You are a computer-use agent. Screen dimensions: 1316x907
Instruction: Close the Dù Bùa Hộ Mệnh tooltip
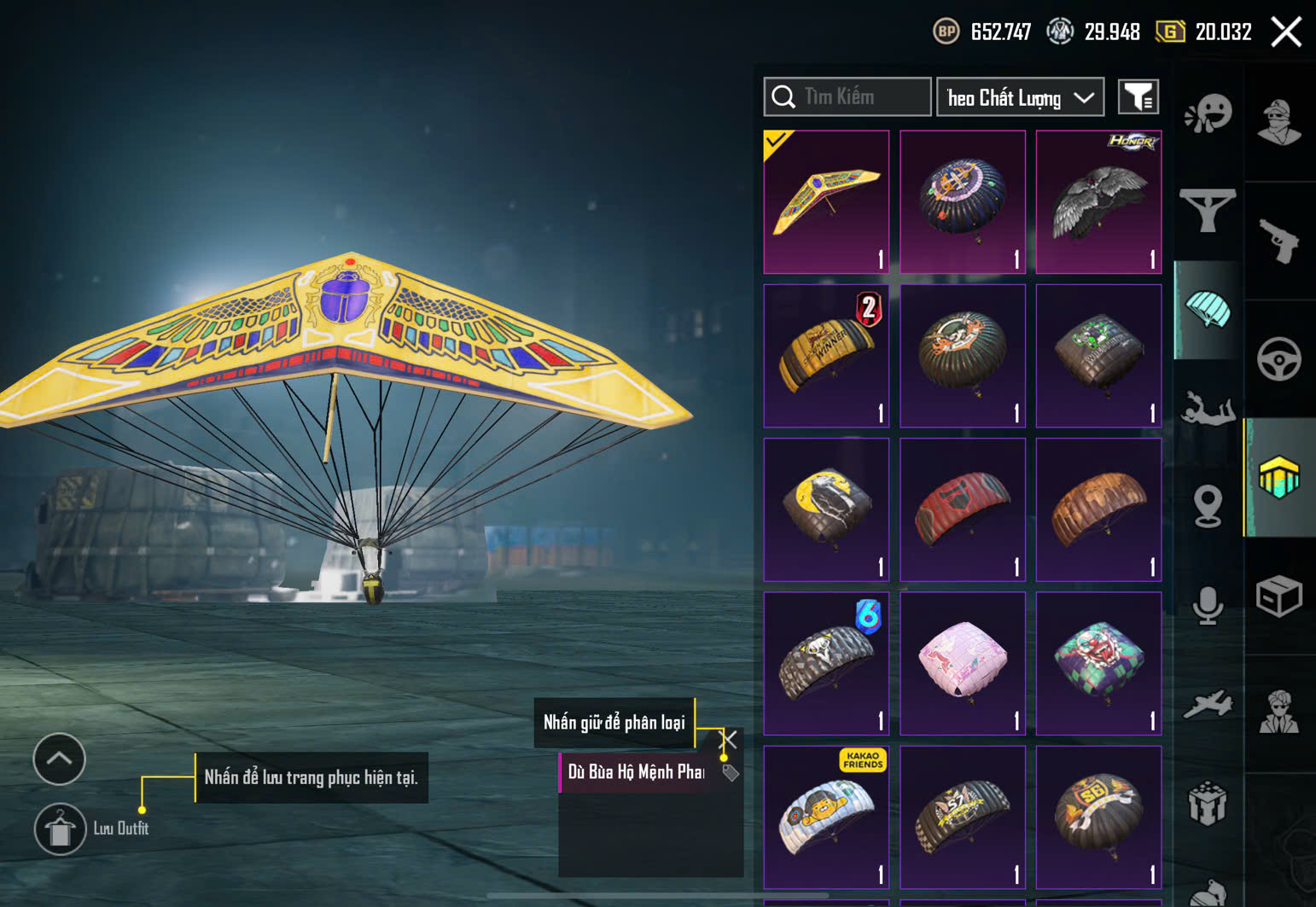coord(730,739)
